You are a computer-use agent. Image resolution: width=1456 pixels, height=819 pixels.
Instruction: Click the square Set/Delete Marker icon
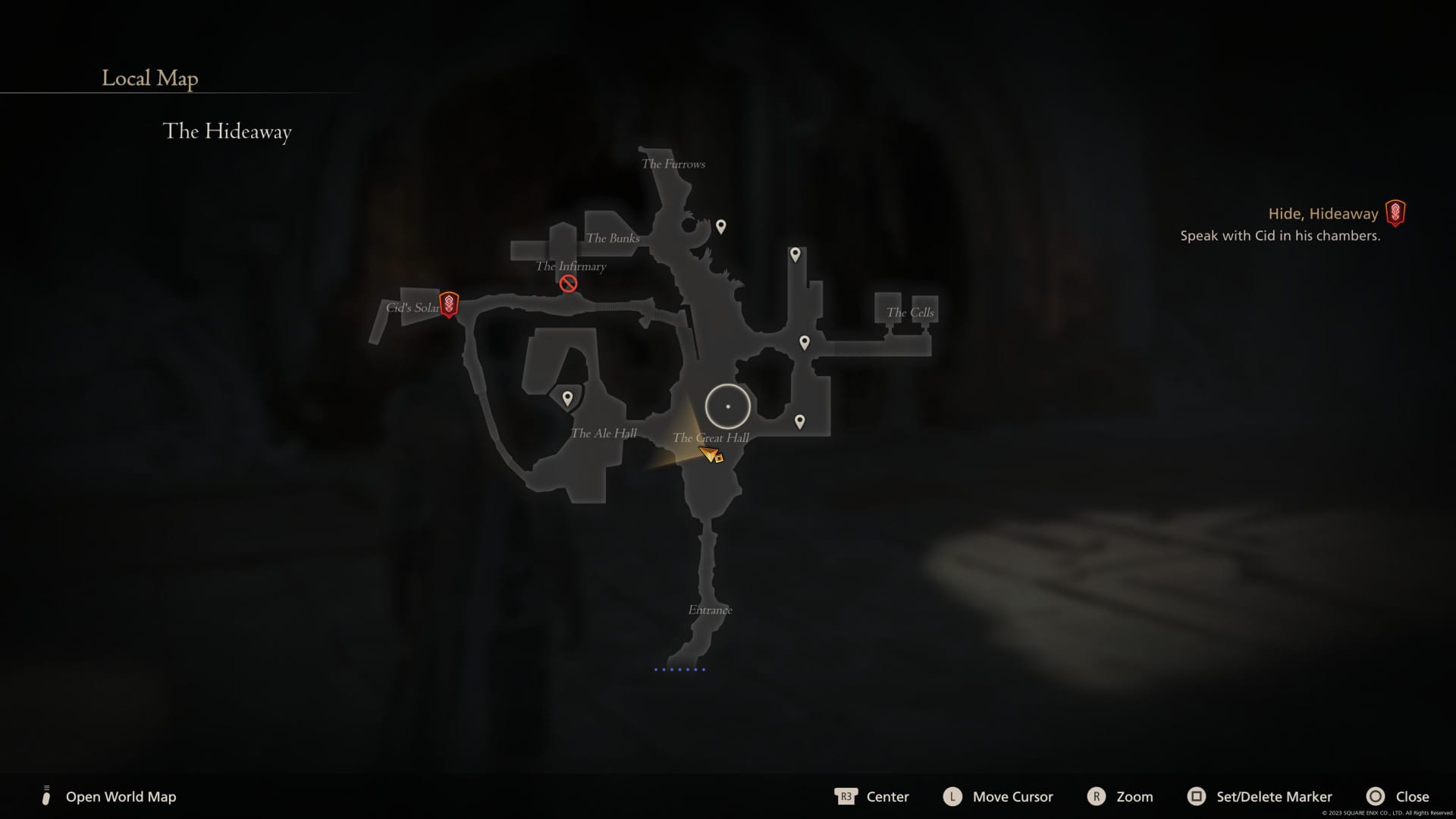click(x=1198, y=797)
